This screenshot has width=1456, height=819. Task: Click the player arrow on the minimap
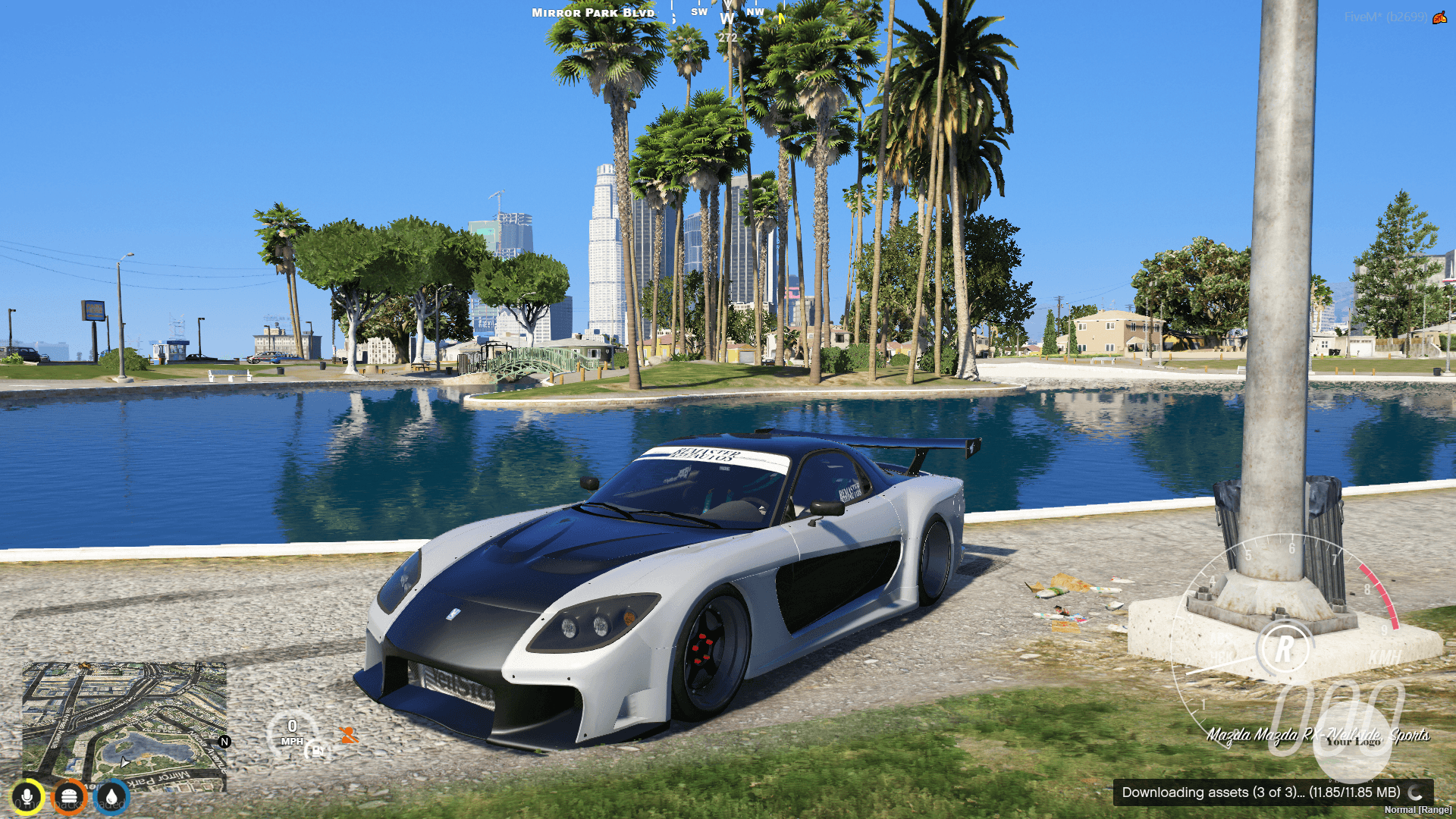124,763
